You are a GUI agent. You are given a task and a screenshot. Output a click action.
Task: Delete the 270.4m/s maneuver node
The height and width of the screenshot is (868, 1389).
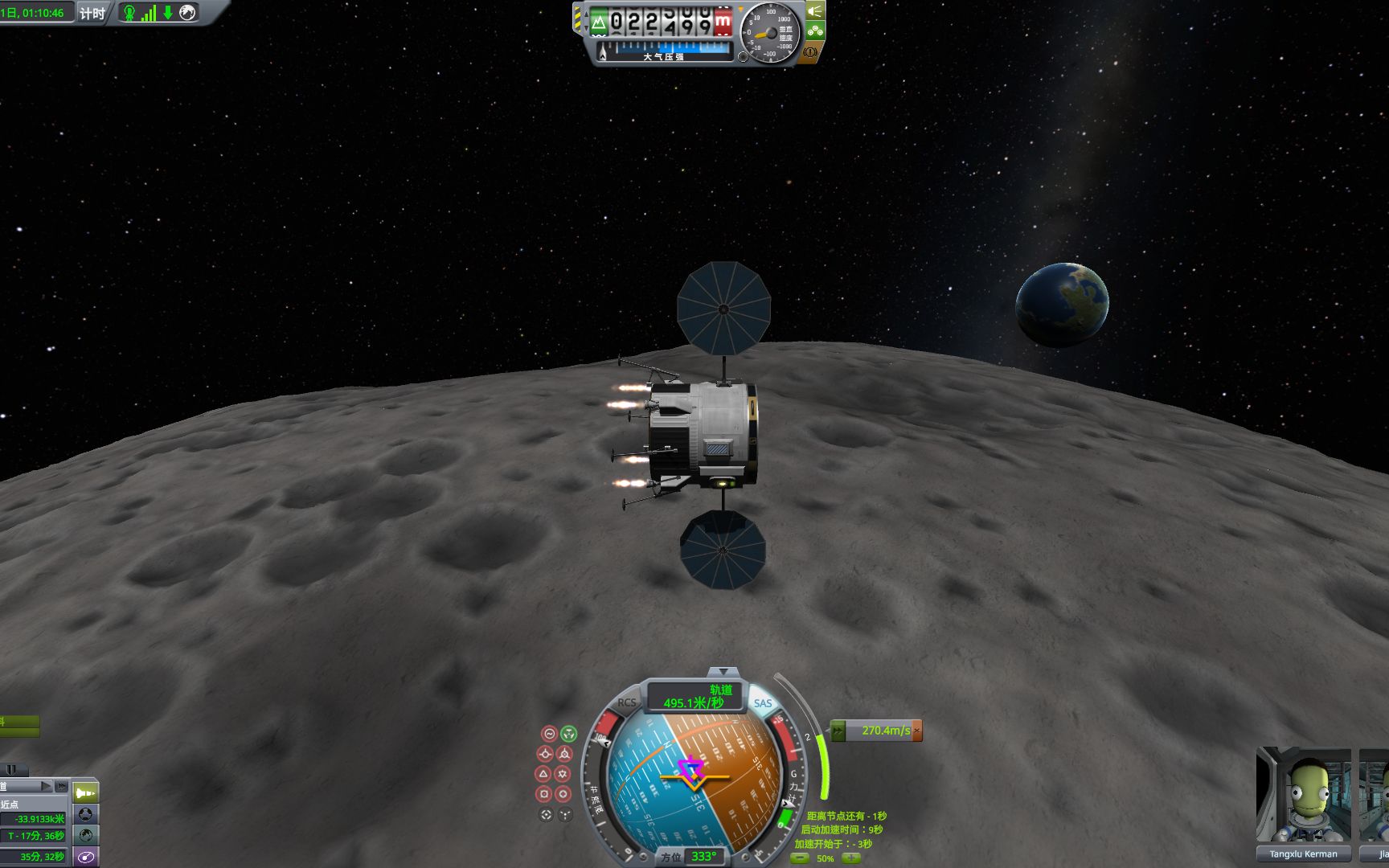[916, 731]
